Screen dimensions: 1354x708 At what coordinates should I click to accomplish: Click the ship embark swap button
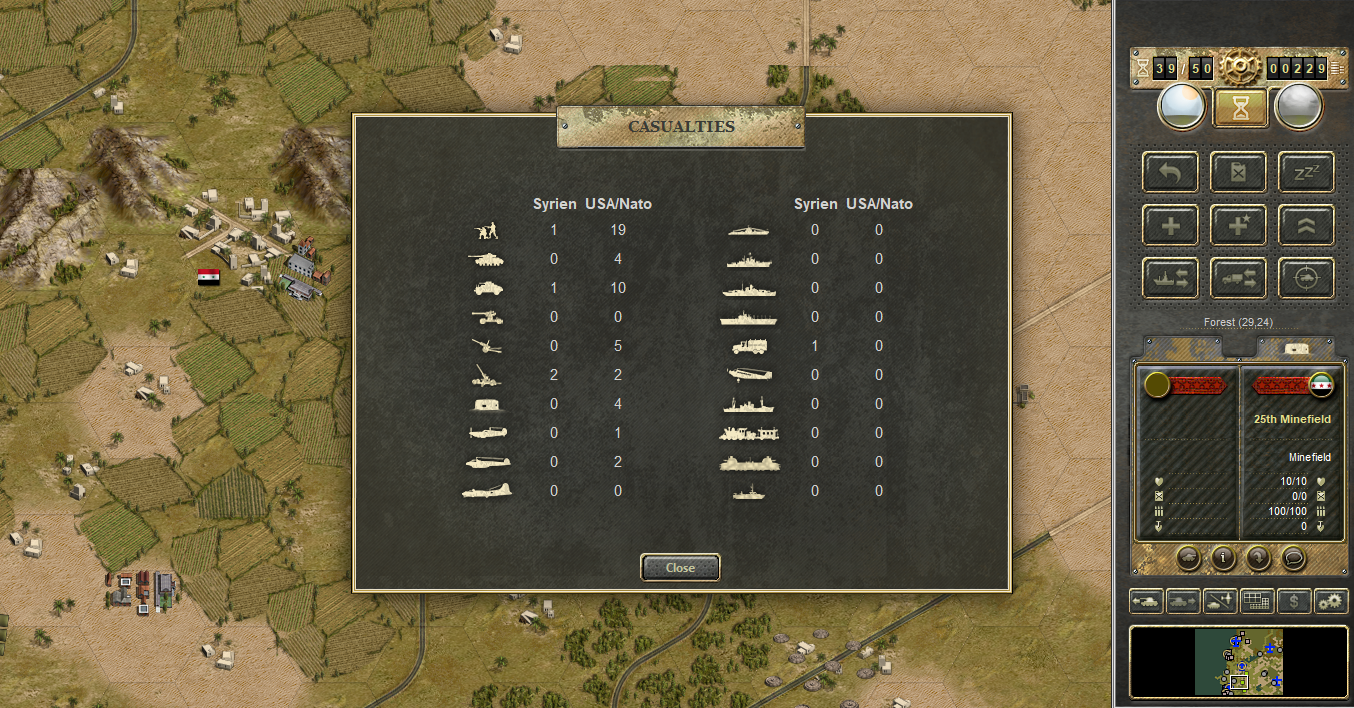(1170, 278)
